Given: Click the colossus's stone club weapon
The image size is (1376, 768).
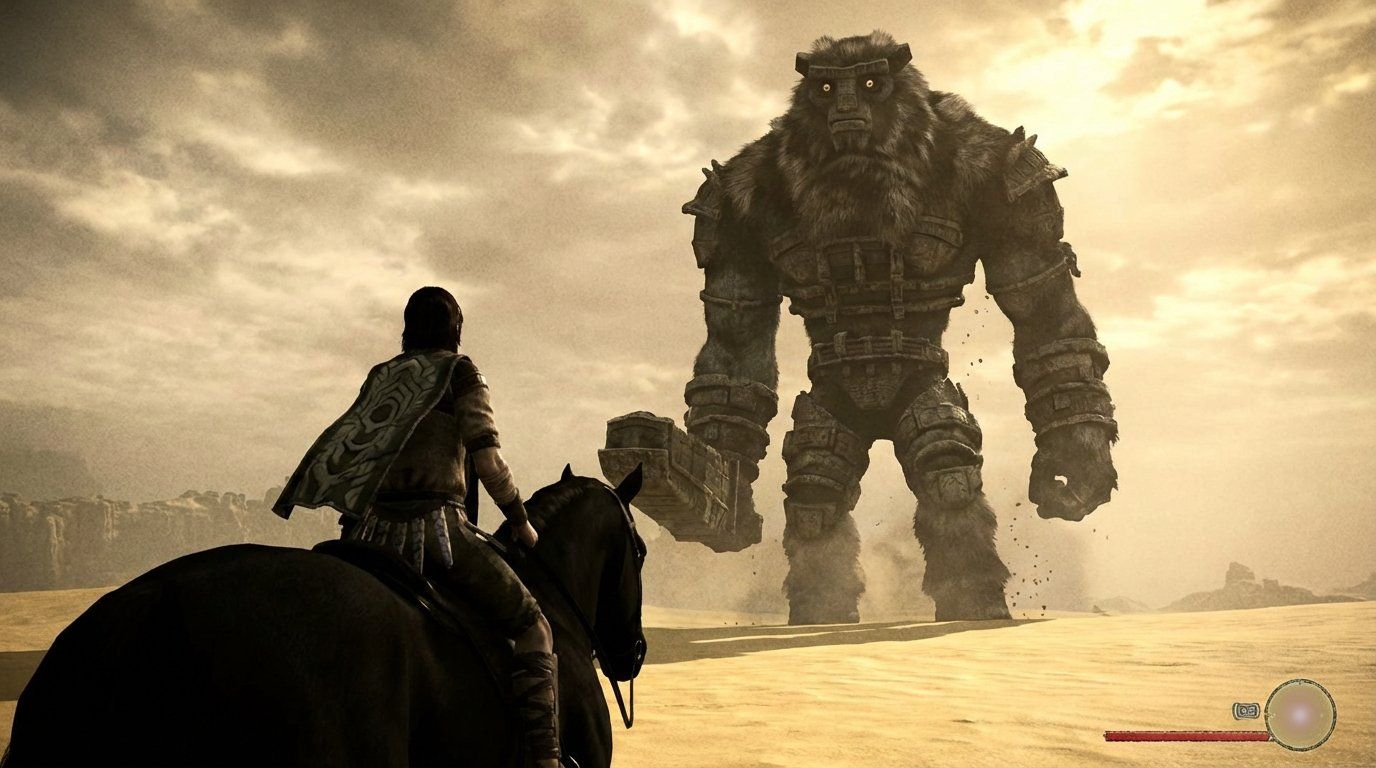Looking at the screenshot, I should click(680, 470).
